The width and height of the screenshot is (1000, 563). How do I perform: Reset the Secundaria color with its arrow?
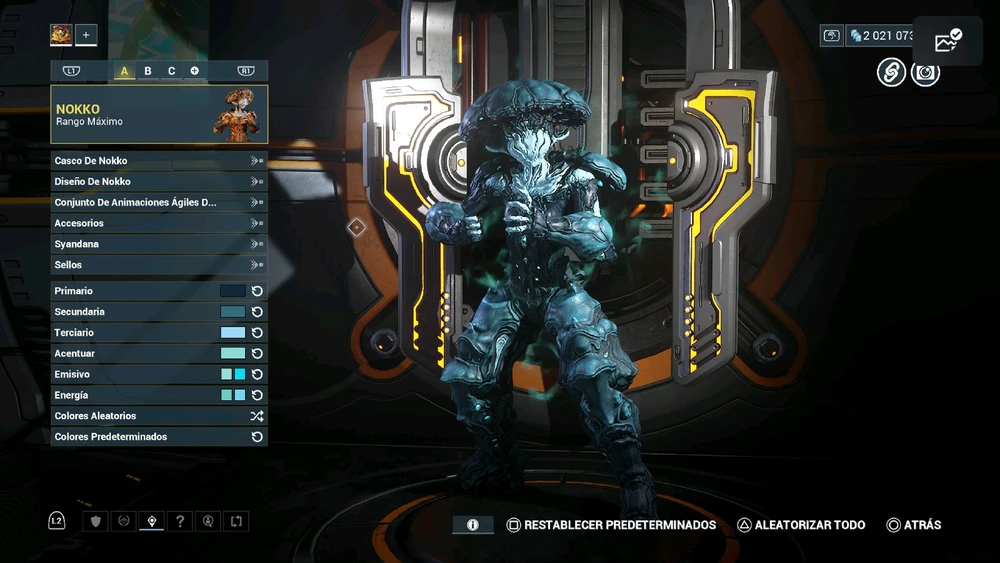click(x=257, y=312)
